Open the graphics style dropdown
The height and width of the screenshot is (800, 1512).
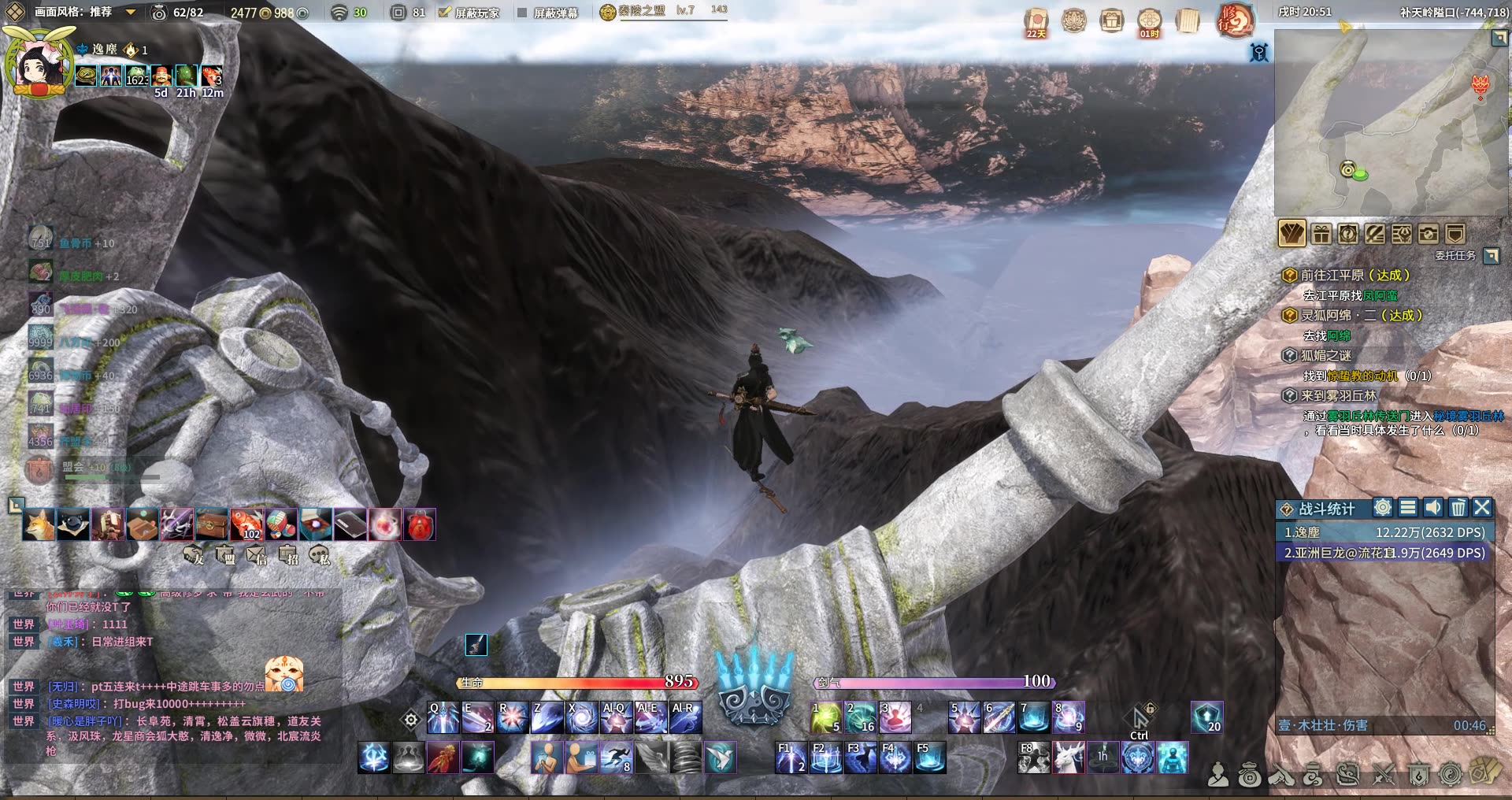tap(131, 13)
